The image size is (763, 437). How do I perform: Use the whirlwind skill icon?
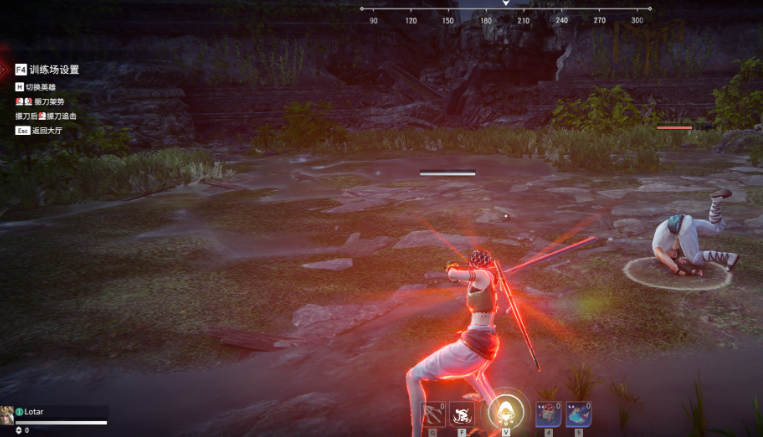[461, 414]
